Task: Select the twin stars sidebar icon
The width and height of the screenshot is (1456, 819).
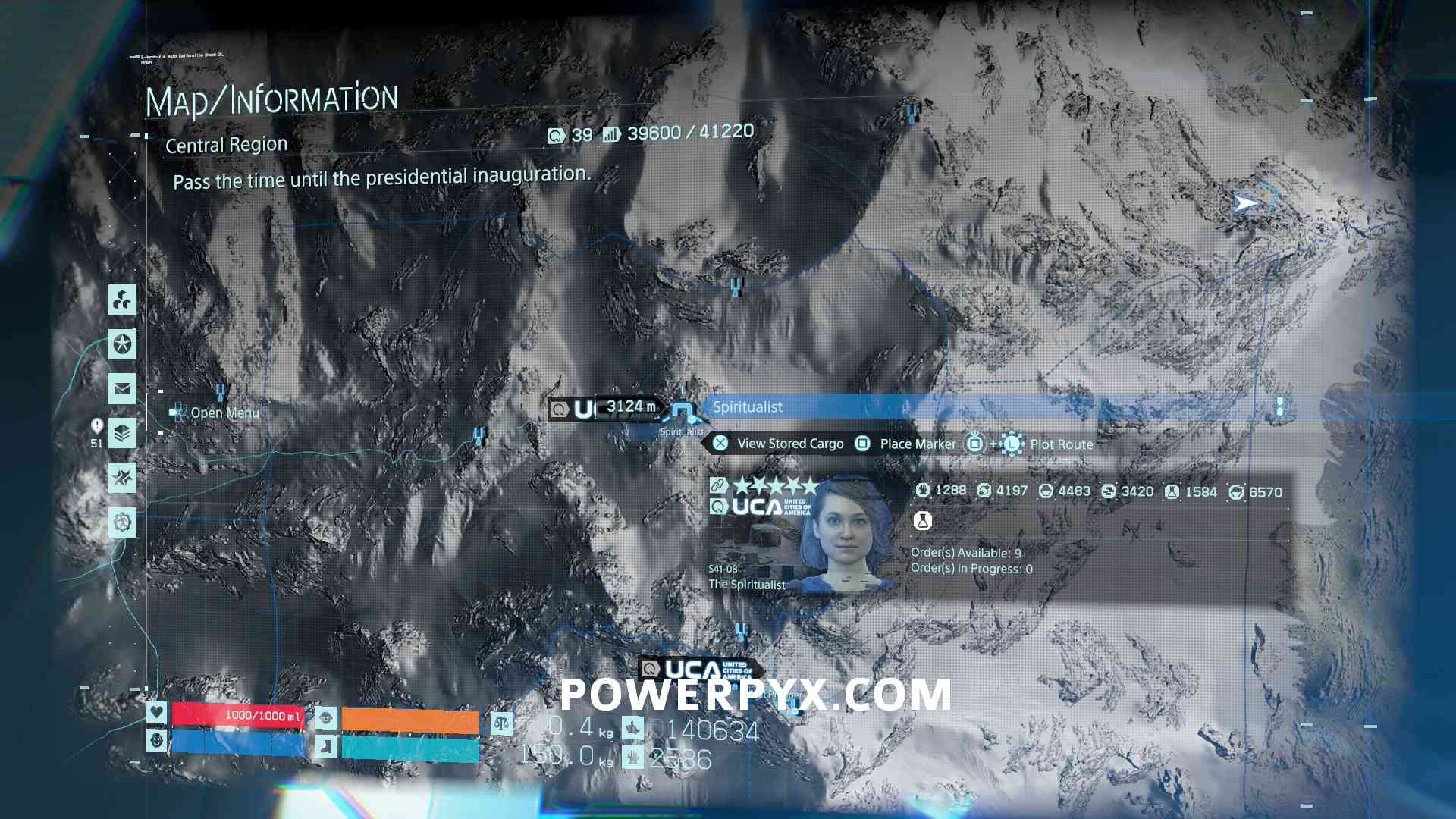Action: tap(122, 478)
